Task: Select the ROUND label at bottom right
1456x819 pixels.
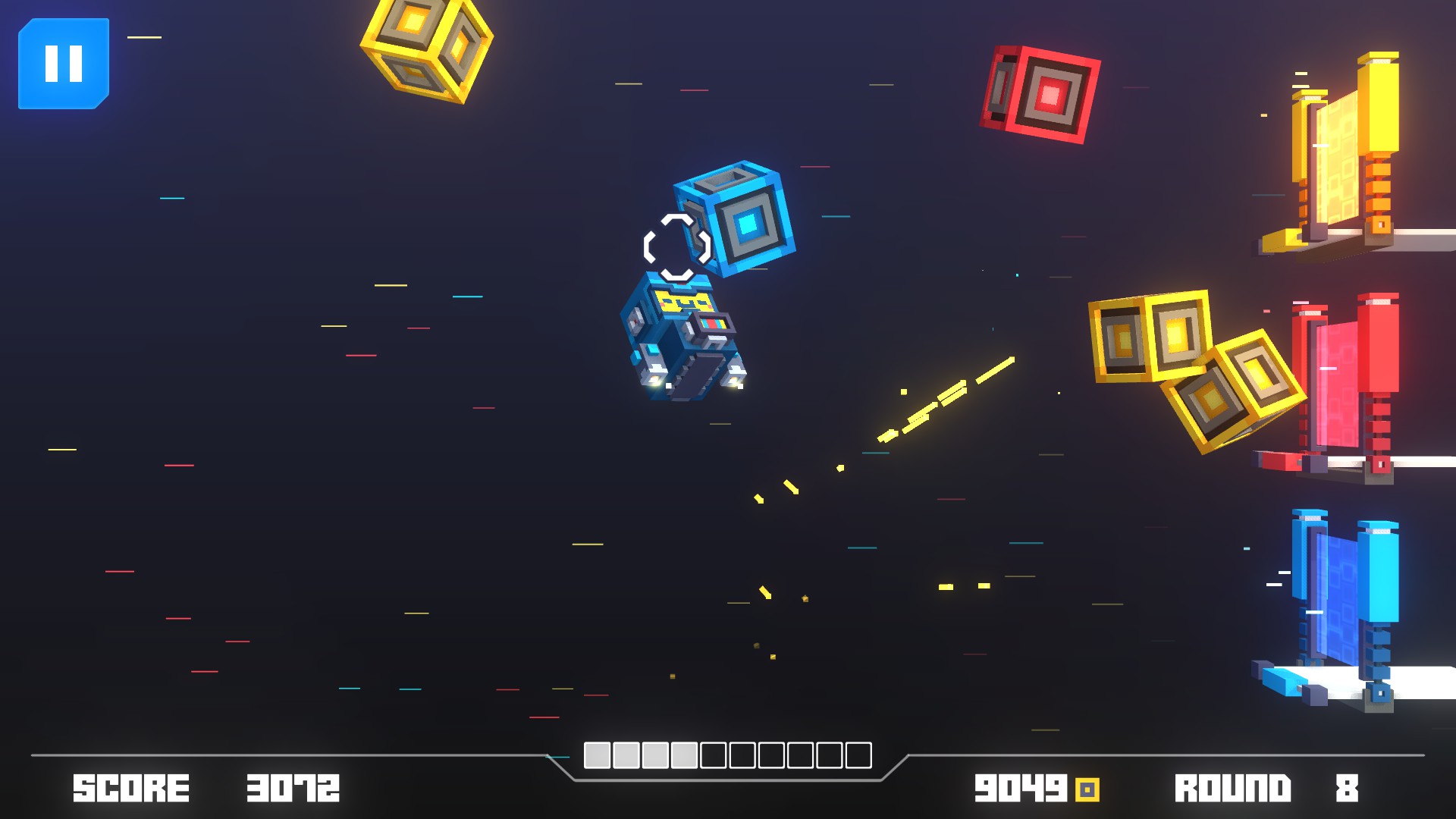Action: tap(1232, 789)
